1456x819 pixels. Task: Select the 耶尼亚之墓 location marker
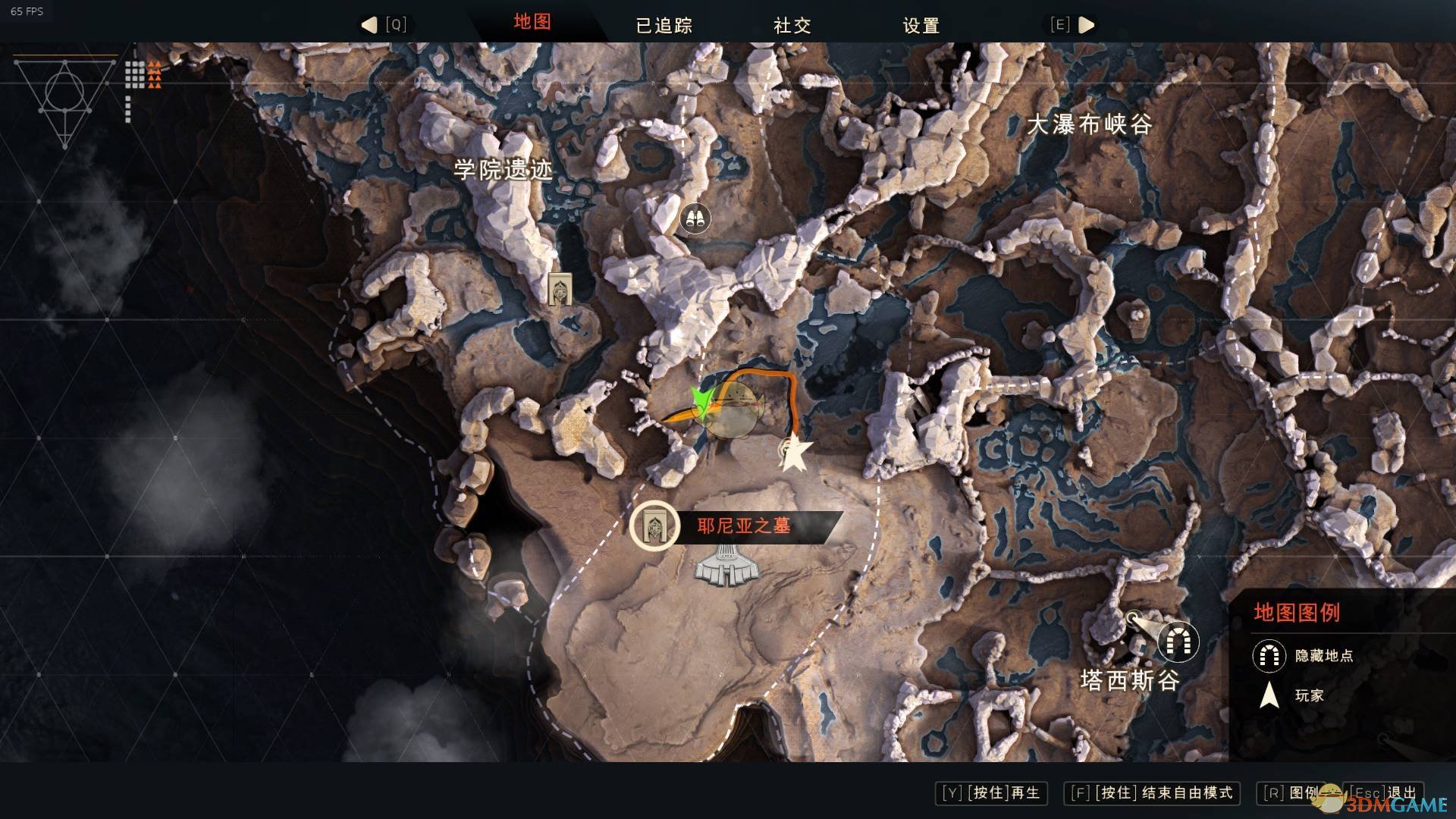(x=654, y=525)
